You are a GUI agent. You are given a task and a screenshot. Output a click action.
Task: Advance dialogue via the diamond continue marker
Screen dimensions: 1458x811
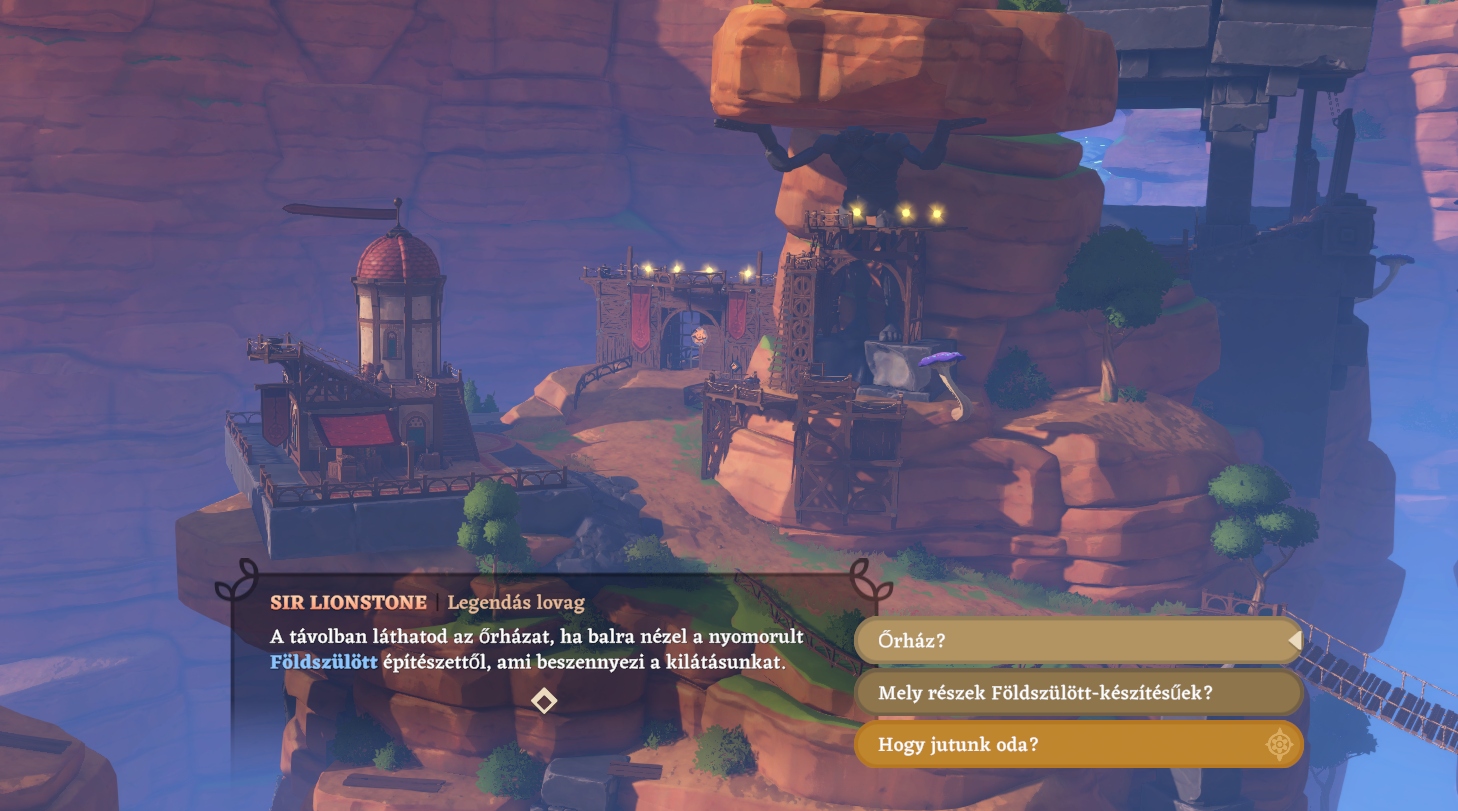(543, 700)
